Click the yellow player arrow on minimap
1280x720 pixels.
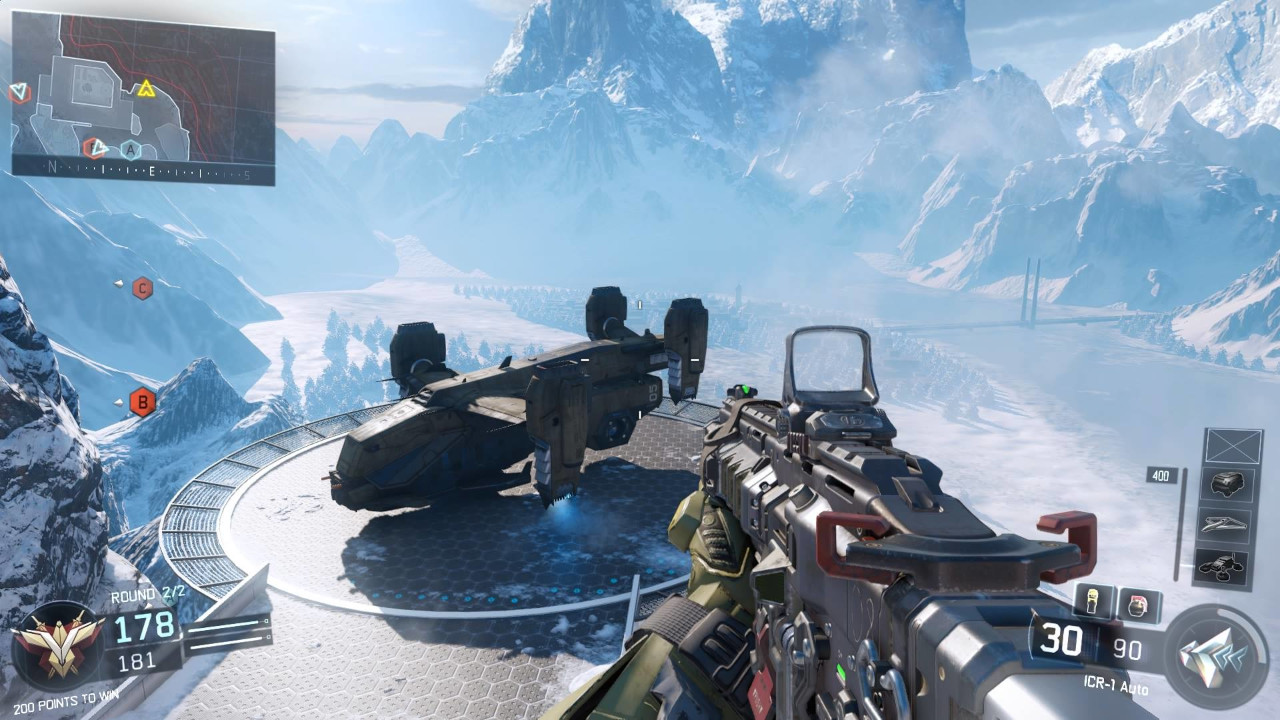(147, 88)
